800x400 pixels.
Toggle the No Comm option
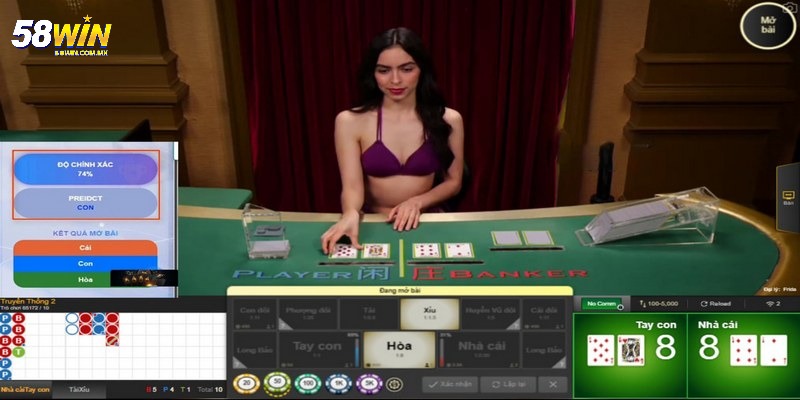point(603,302)
